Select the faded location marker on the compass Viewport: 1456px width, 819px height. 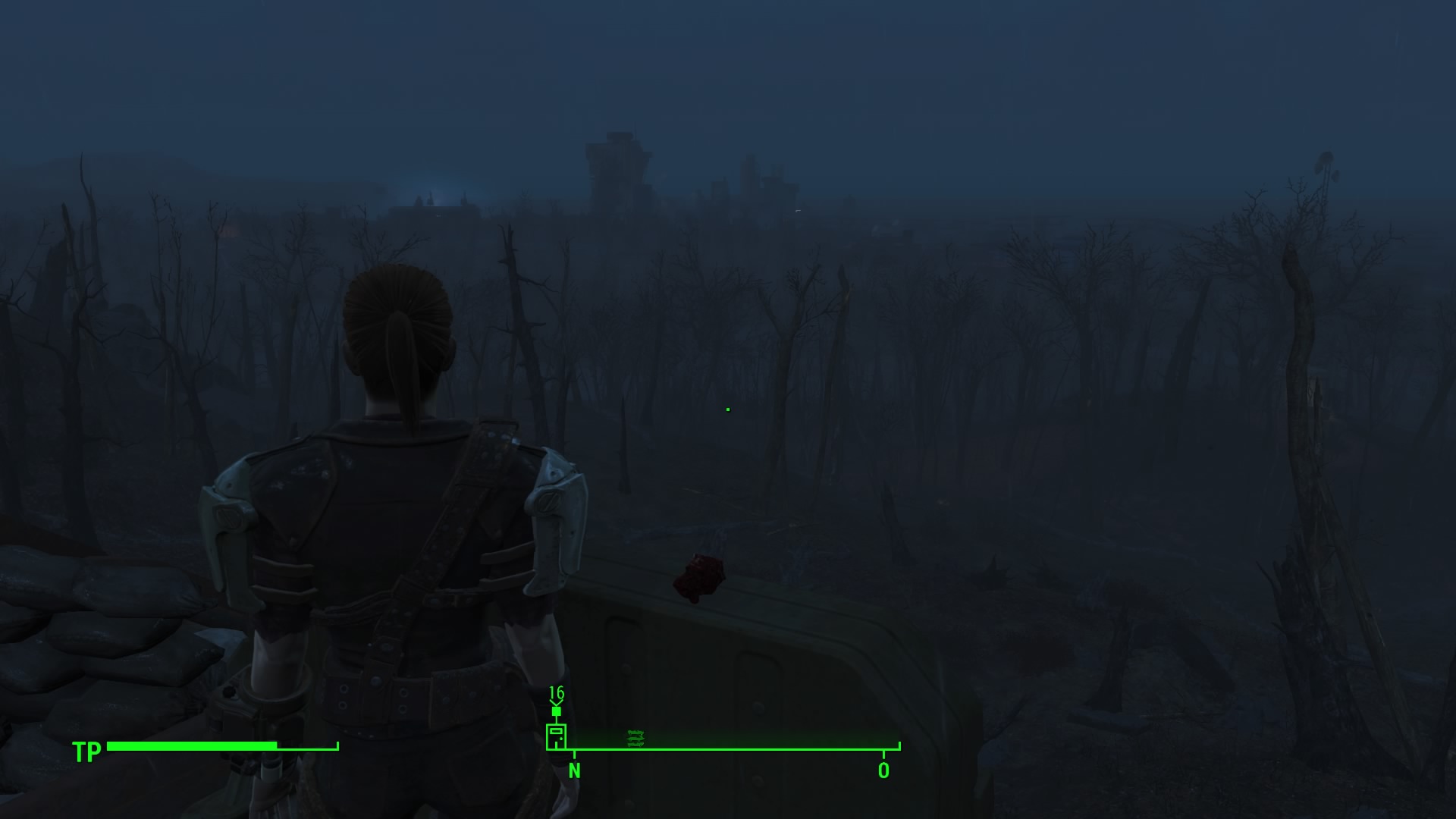click(x=635, y=738)
